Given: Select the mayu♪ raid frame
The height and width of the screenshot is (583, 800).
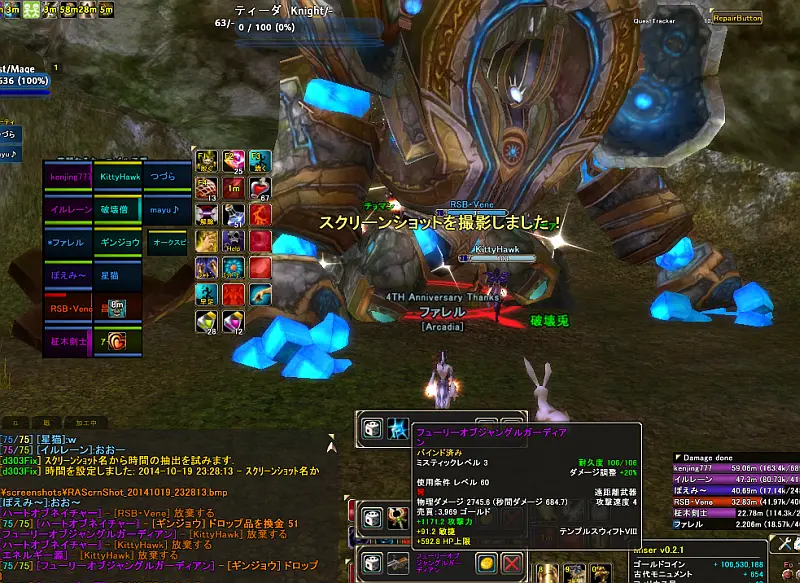Looking at the screenshot, I should (166, 209).
